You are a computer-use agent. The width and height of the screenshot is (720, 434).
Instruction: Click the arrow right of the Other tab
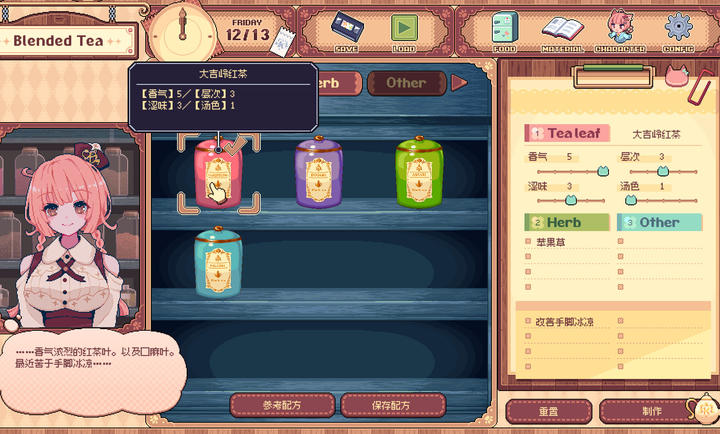tap(459, 83)
